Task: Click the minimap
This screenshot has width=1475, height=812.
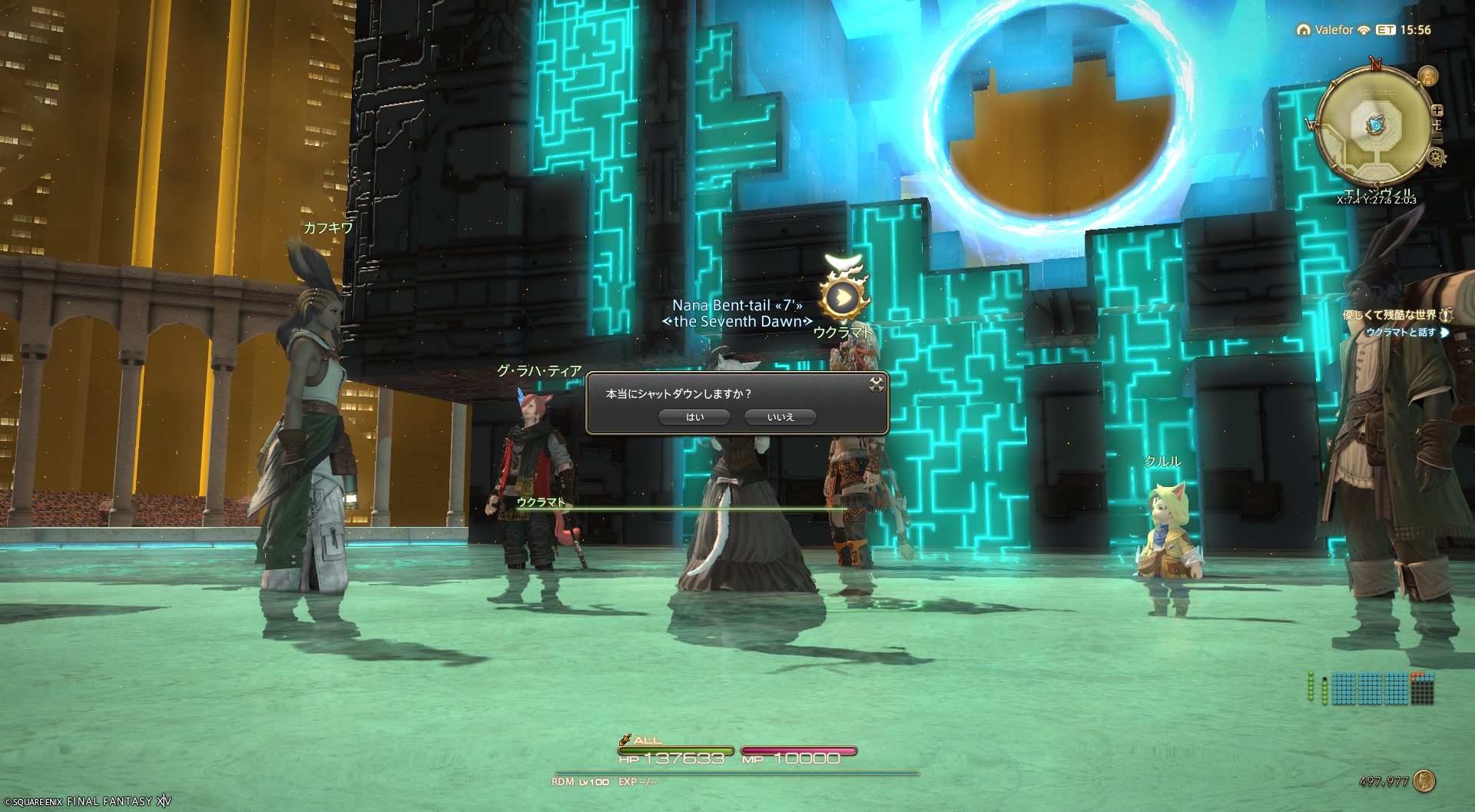Action: pyautogui.click(x=1375, y=125)
